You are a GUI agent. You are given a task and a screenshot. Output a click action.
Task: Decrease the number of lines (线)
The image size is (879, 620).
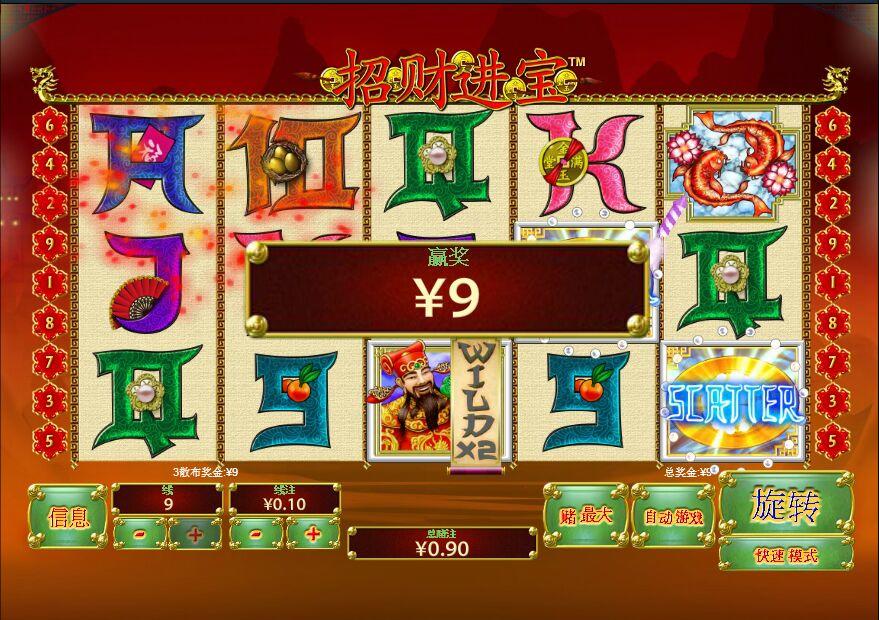coord(139,534)
